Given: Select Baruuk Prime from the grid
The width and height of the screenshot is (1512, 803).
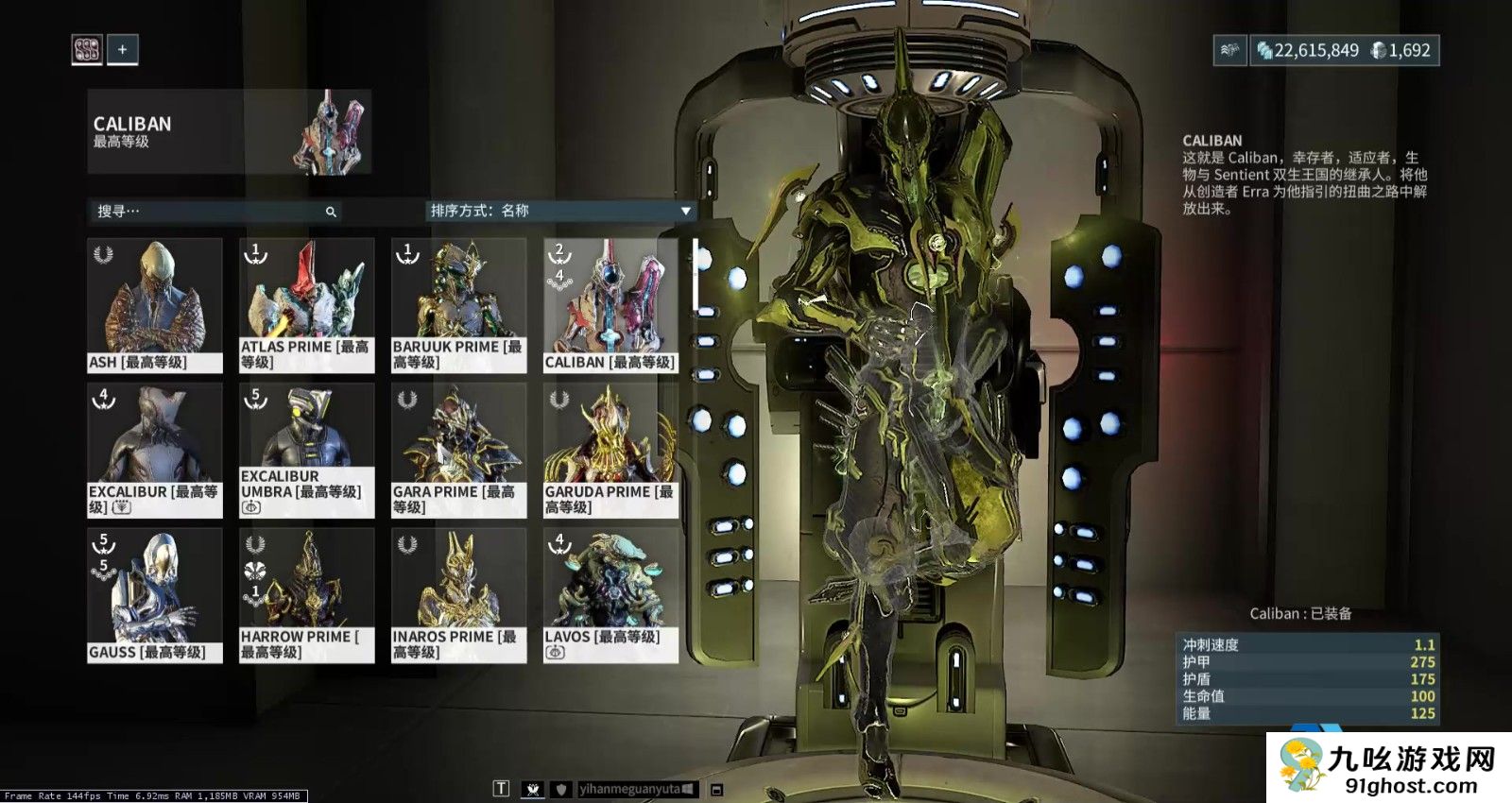Looking at the screenshot, I should tap(458, 304).
